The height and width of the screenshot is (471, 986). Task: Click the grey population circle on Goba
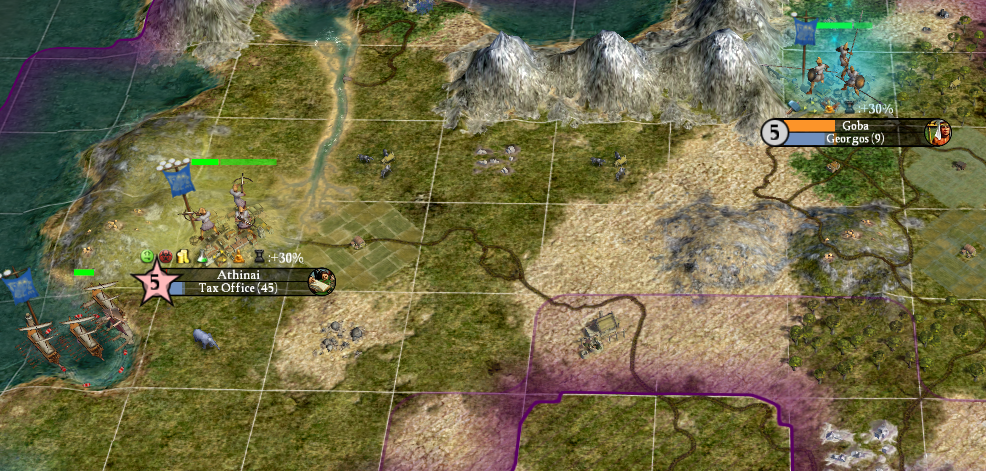click(x=773, y=132)
